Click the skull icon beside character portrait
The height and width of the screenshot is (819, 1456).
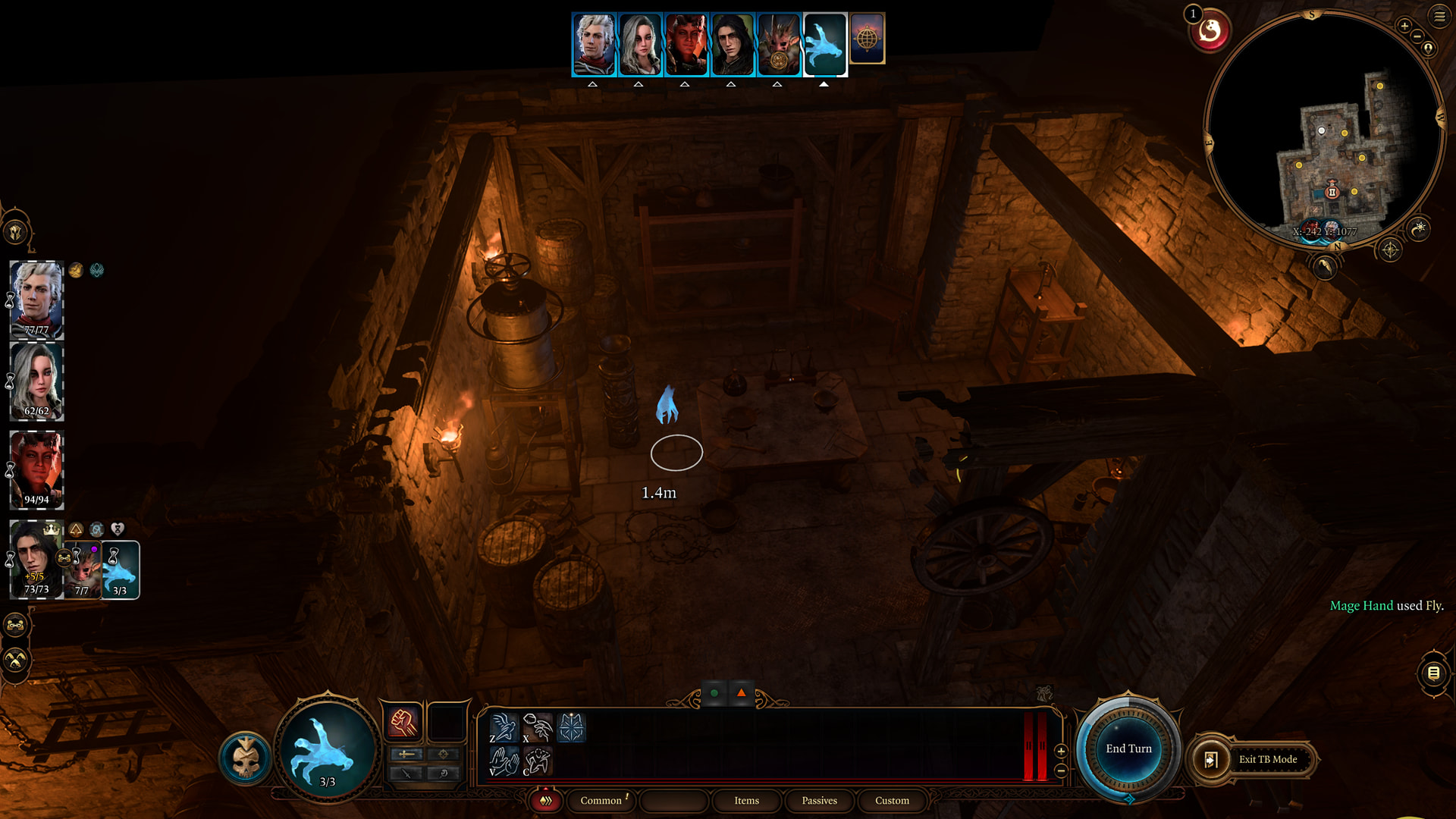point(246,758)
